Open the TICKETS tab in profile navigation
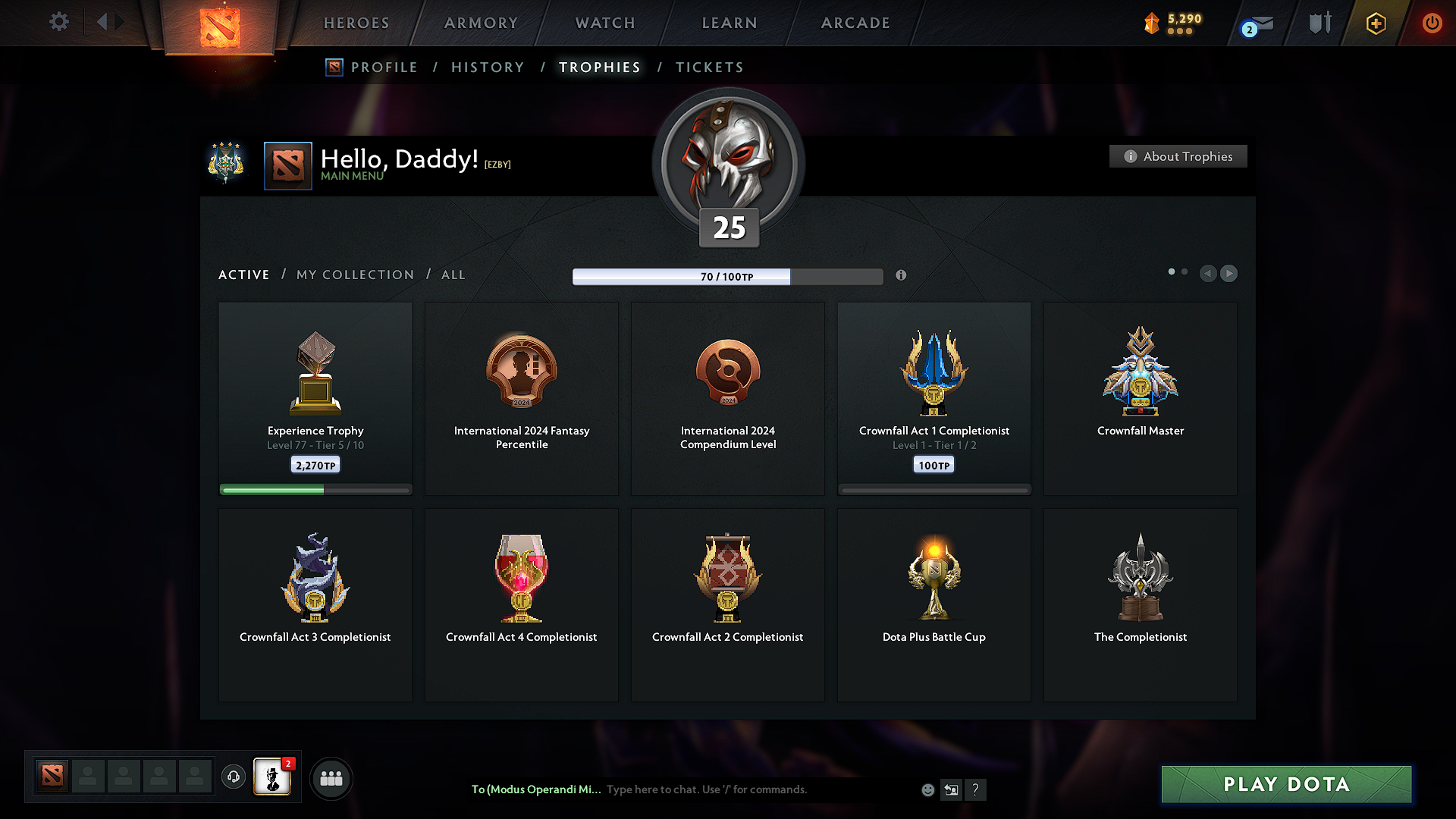This screenshot has height=819, width=1456. pyautogui.click(x=709, y=67)
